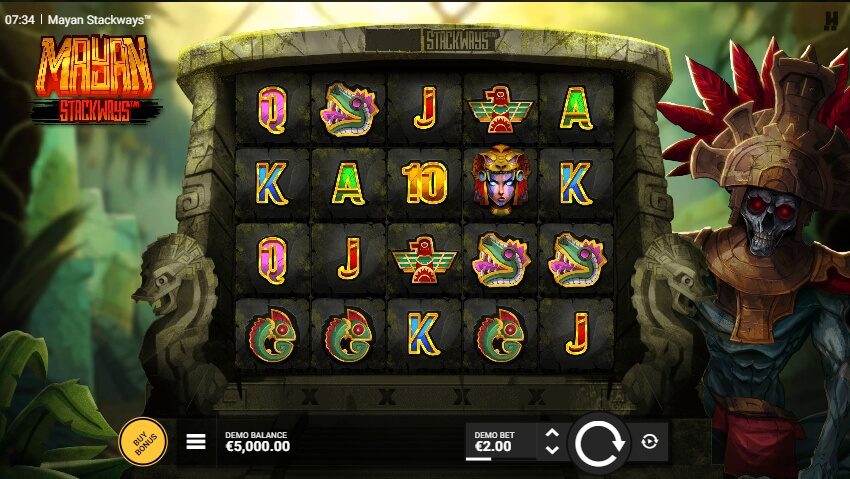The image size is (850, 479).
Task: Spin the reels
Action: [x=599, y=441]
